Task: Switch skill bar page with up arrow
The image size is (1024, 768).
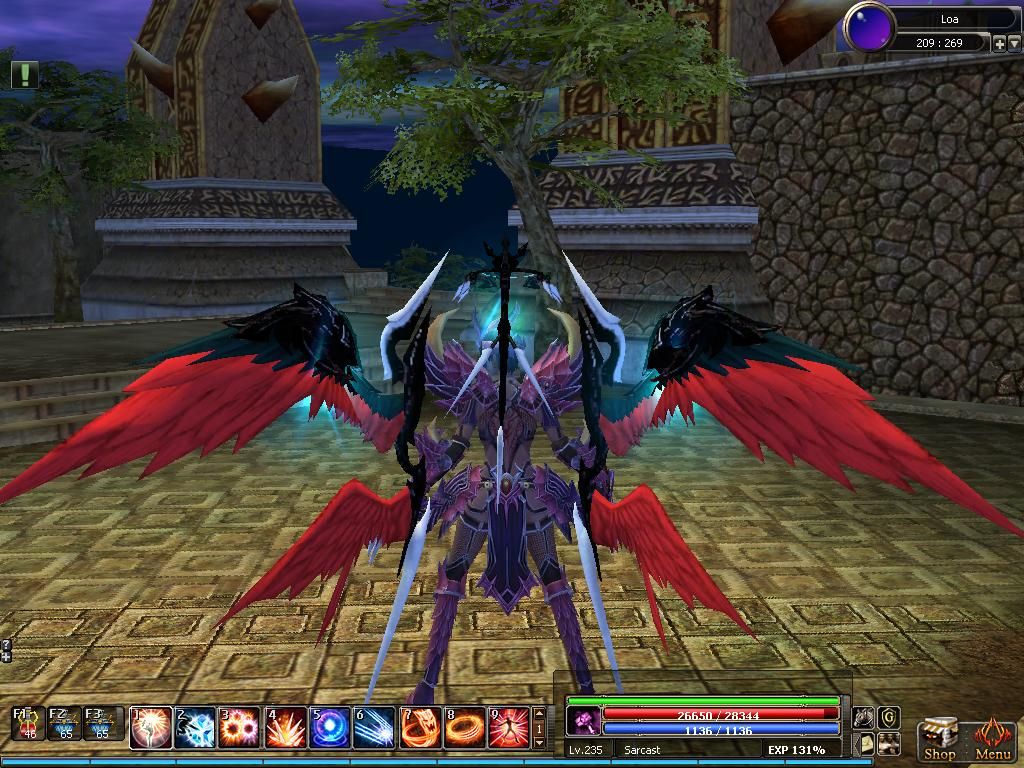Action: pos(540,714)
